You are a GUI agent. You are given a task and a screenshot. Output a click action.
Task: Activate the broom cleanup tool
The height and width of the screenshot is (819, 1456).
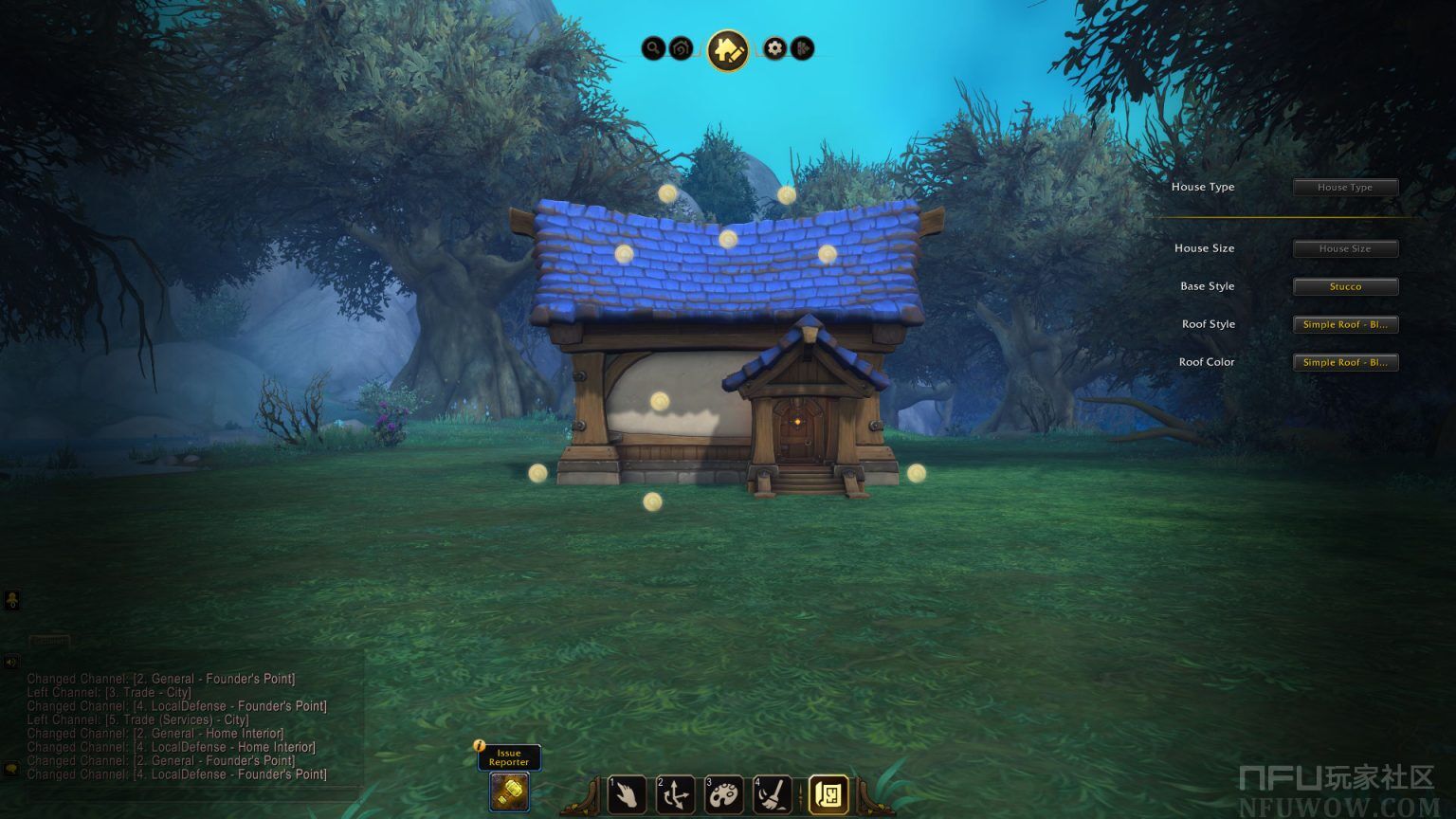pos(772,794)
